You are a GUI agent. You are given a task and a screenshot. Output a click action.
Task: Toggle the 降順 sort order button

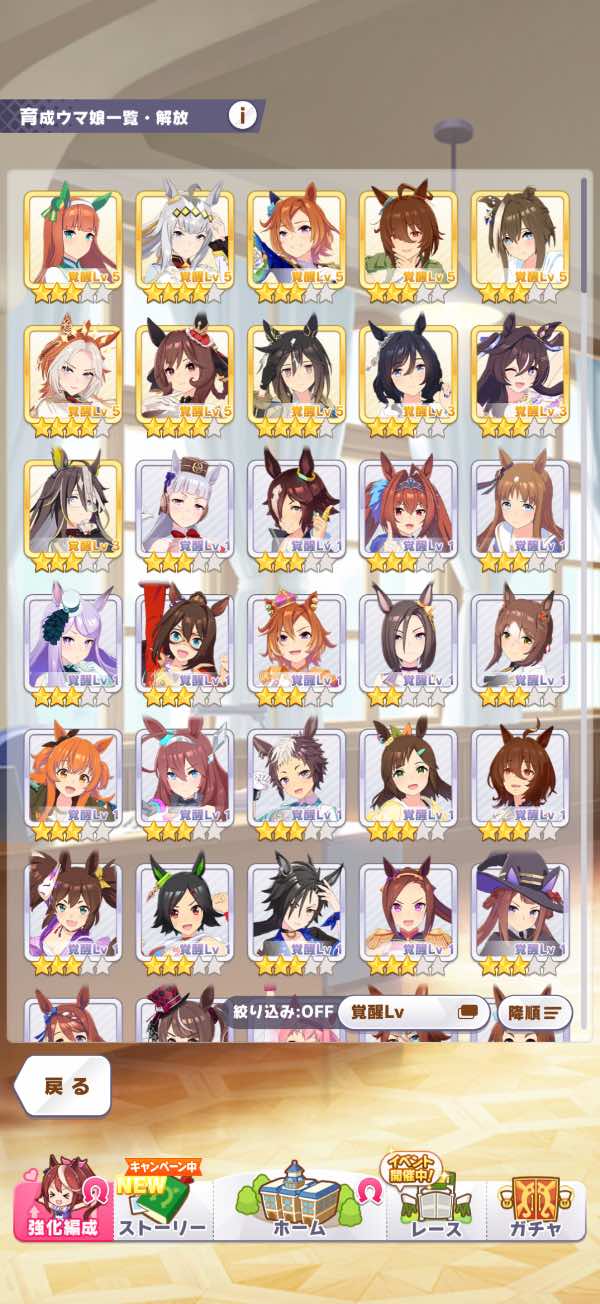tap(534, 1012)
